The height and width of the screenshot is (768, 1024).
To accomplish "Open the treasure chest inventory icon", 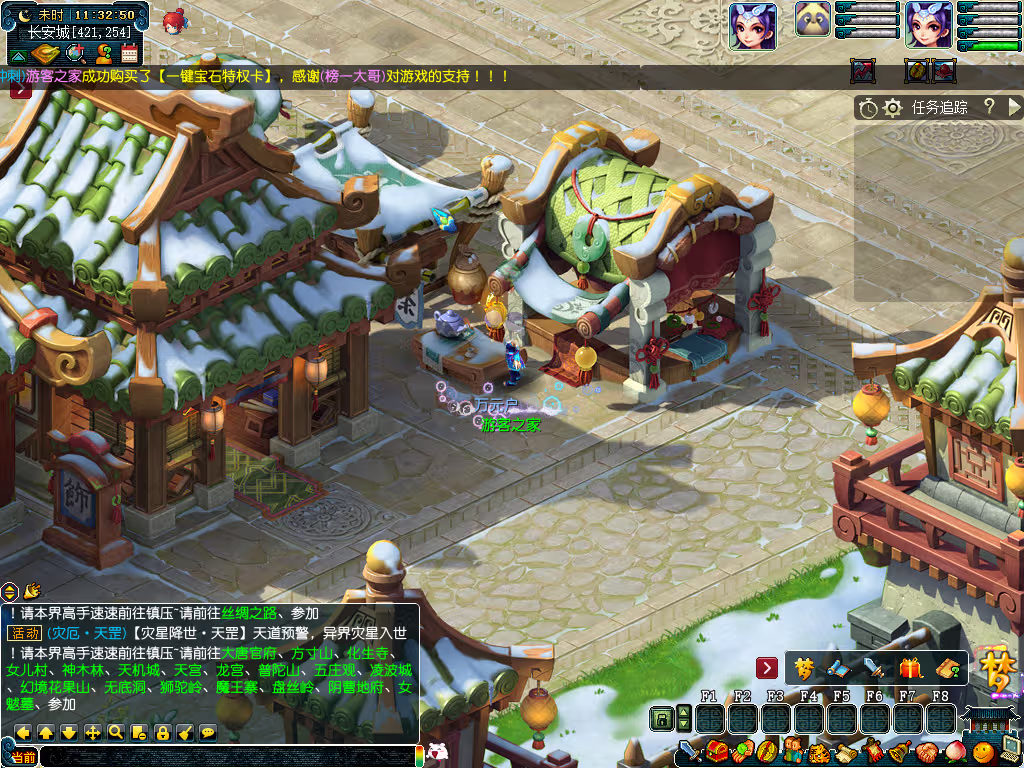I will tap(717, 749).
